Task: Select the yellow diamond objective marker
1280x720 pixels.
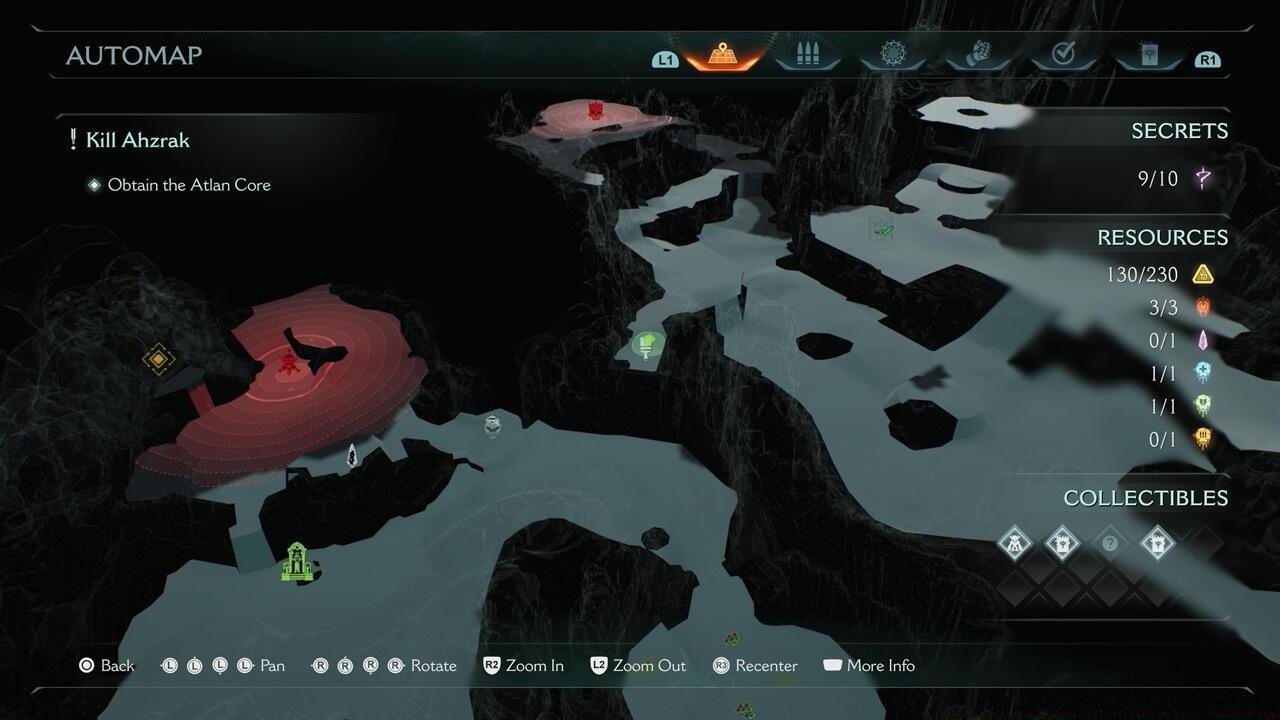Action: pyautogui.click(x=158, y=358)
